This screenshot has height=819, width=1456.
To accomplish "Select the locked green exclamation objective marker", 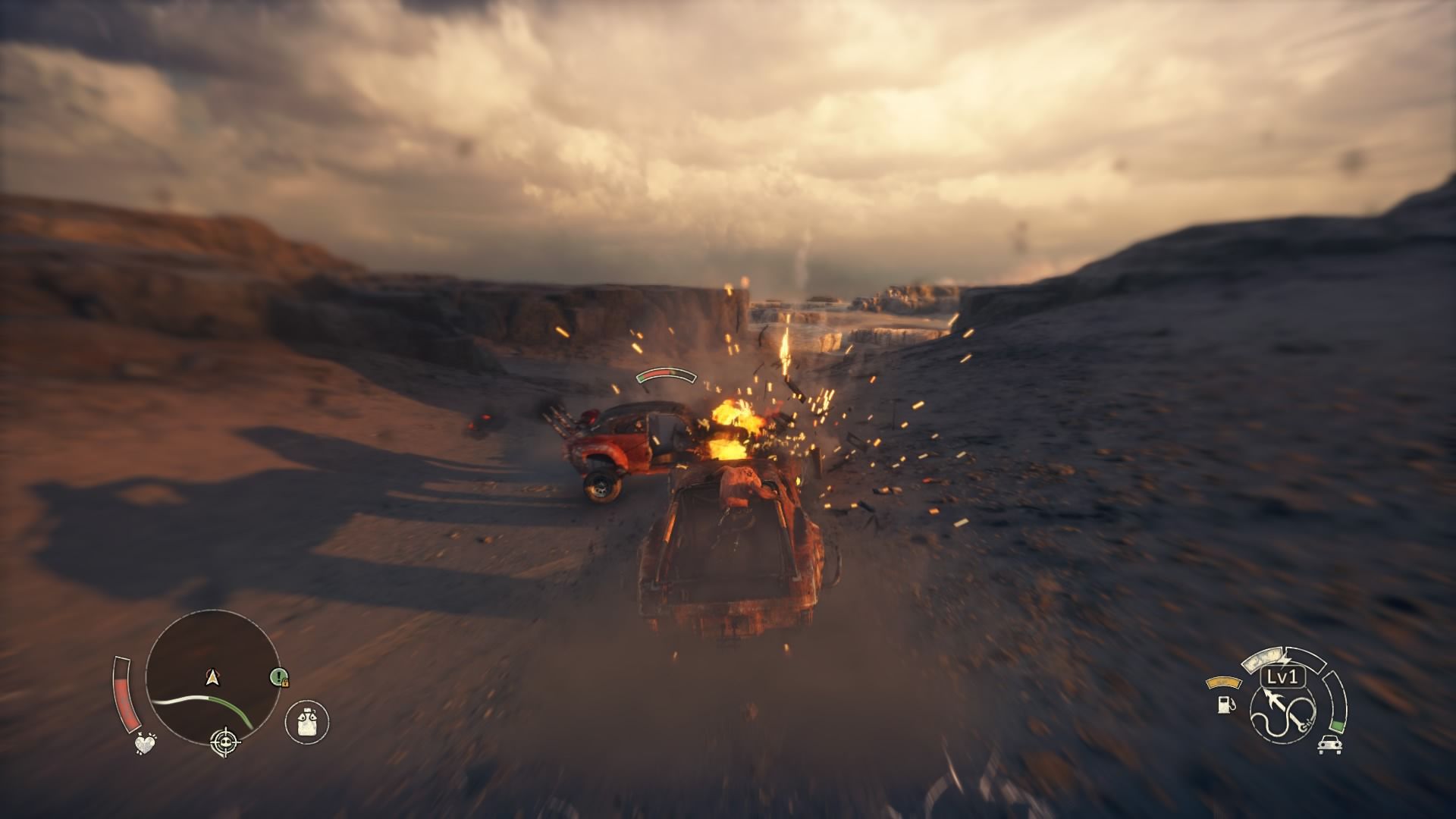I will tap(279, 676).
